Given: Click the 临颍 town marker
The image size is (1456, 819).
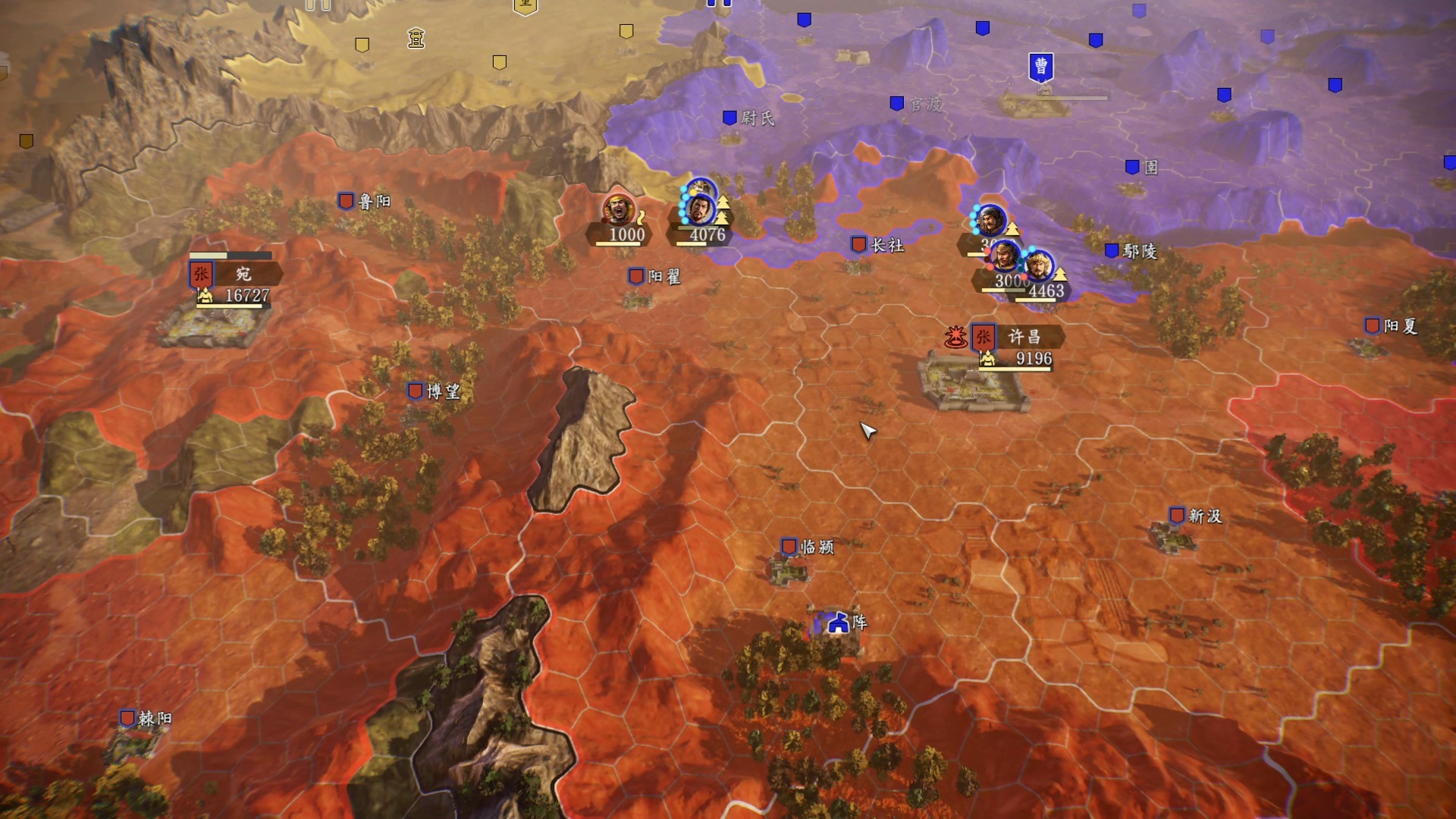Looking at the screenshot, I should click(x=789, y=547).
